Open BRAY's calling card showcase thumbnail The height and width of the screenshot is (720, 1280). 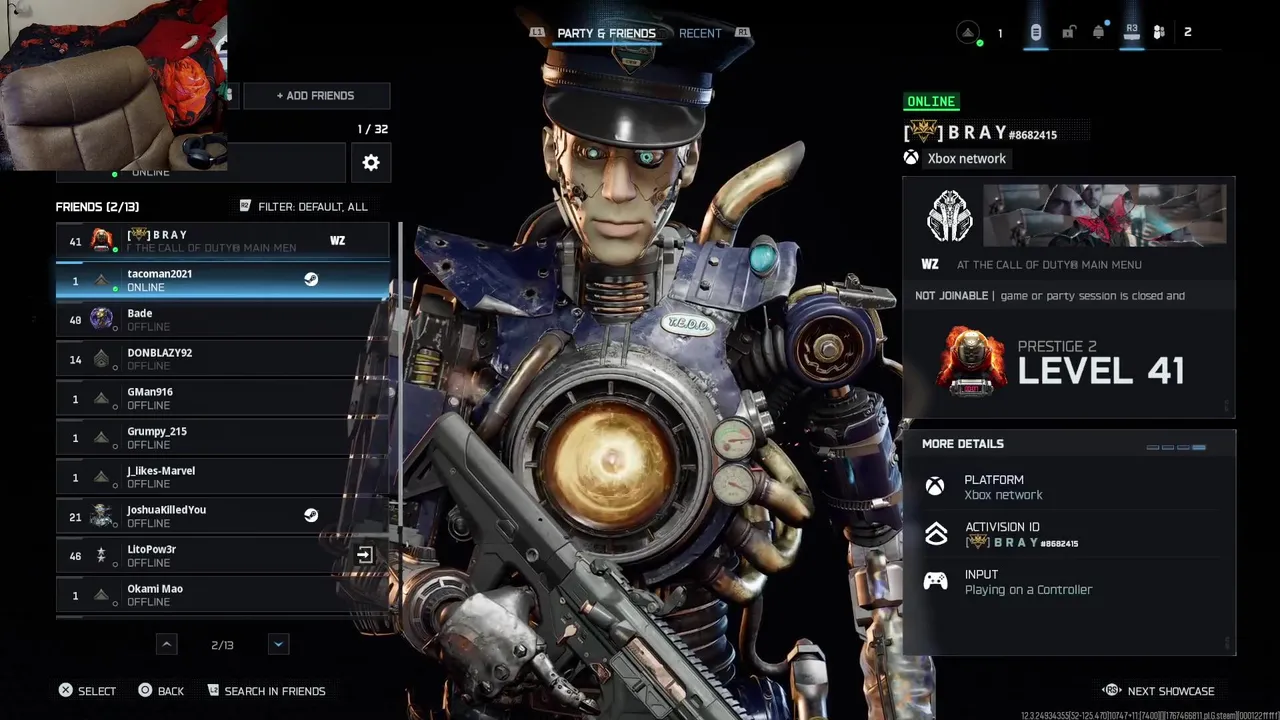(x=1105, y=215)
